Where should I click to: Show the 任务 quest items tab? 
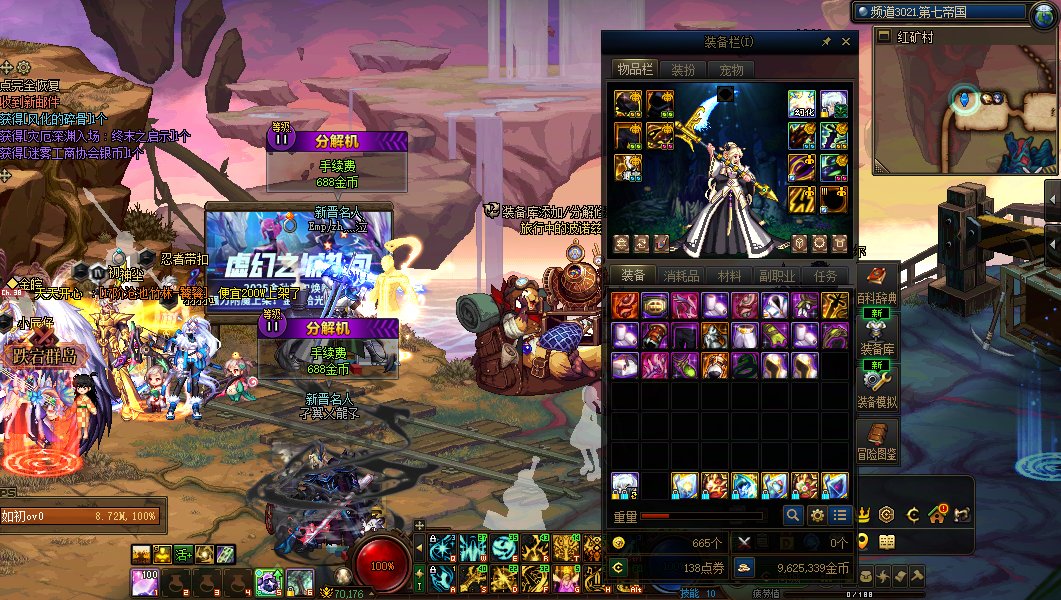click(x=825, y=276)
